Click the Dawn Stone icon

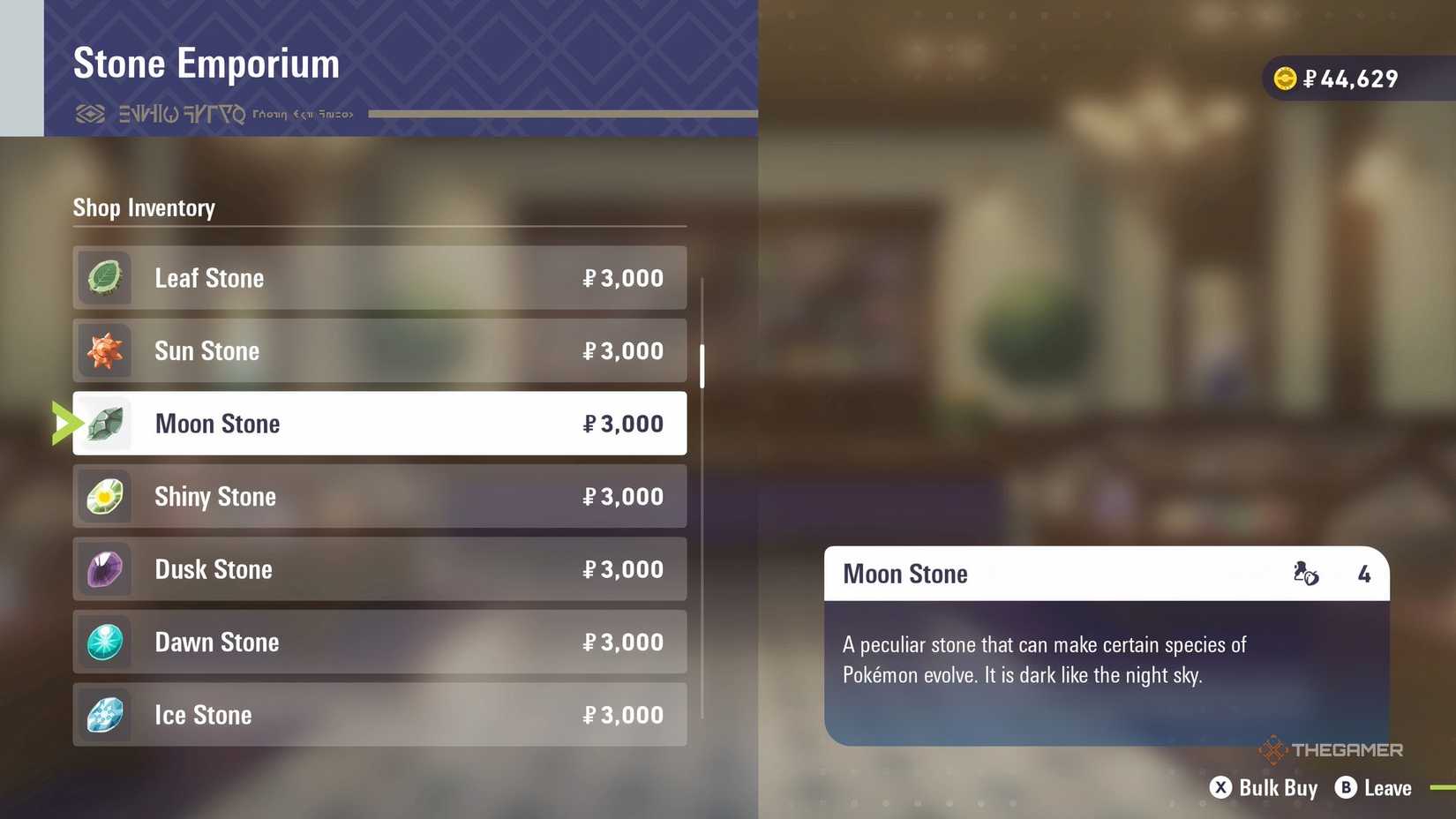tap(104, 642)
